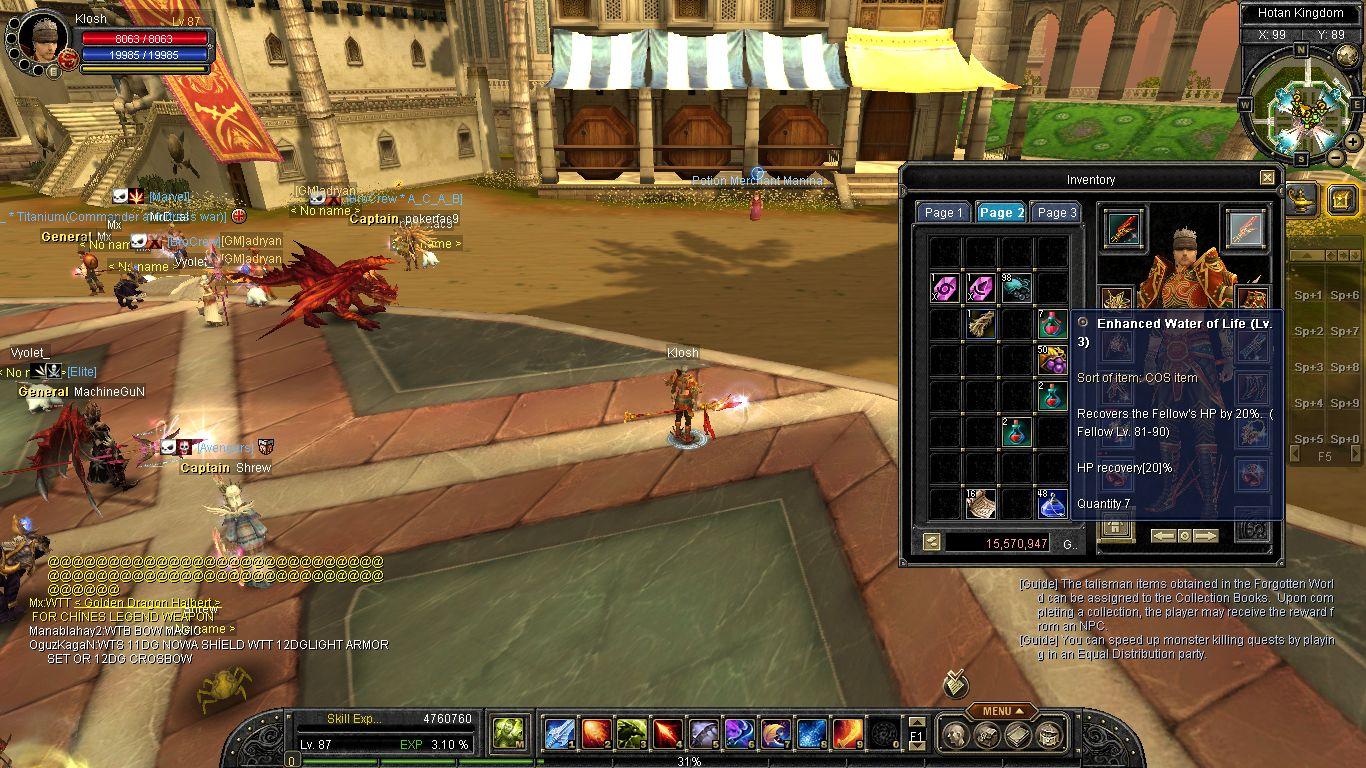The image size is (1366, 768).
Task: Select the scroll stack of 16
Action: (x=980, y=503)
